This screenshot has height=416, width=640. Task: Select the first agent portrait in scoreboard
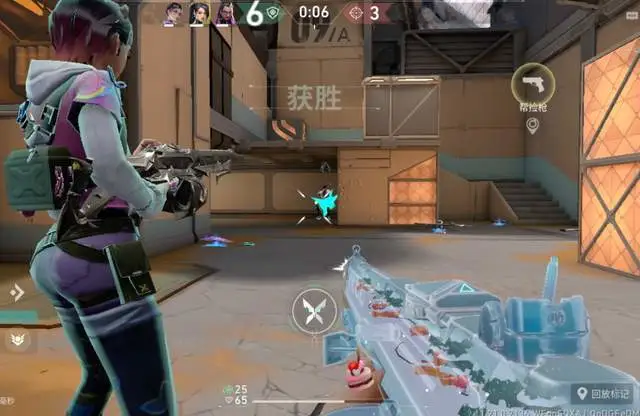171,13
